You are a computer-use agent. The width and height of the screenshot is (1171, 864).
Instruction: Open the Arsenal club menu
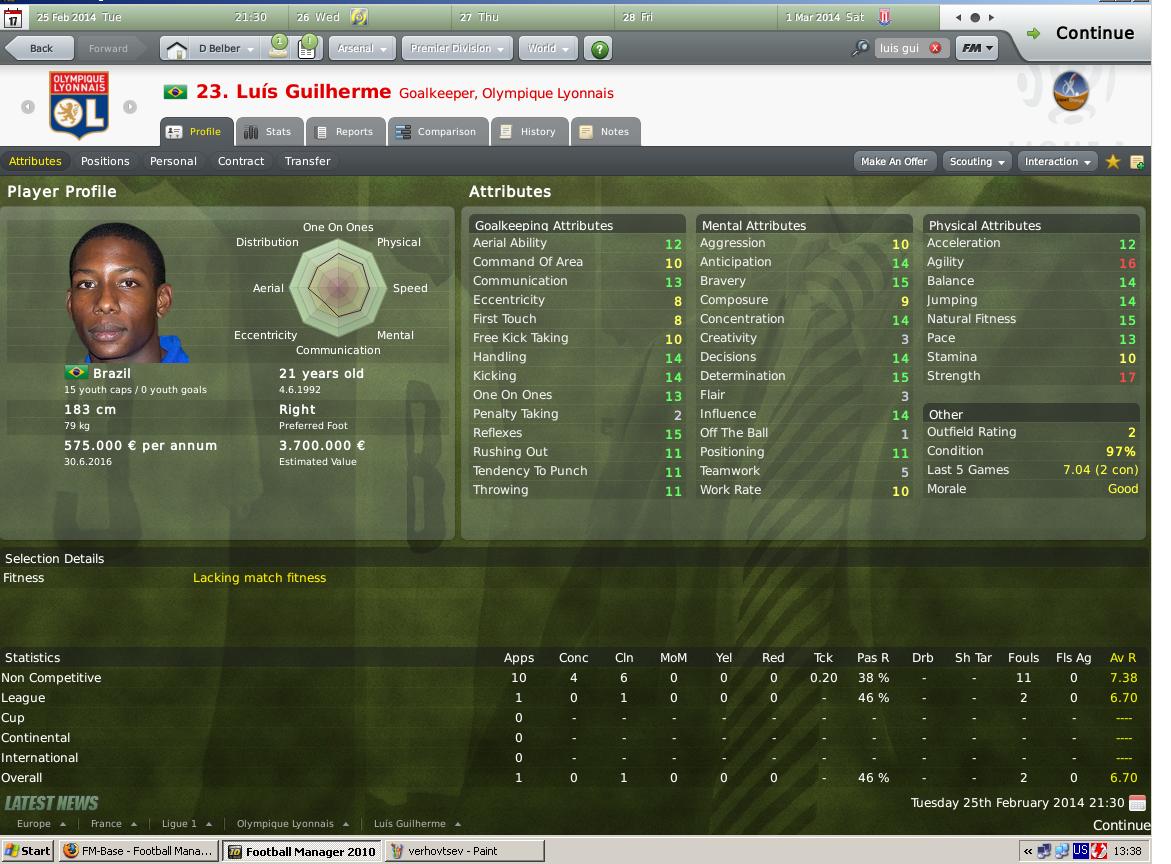pos(361,48)
